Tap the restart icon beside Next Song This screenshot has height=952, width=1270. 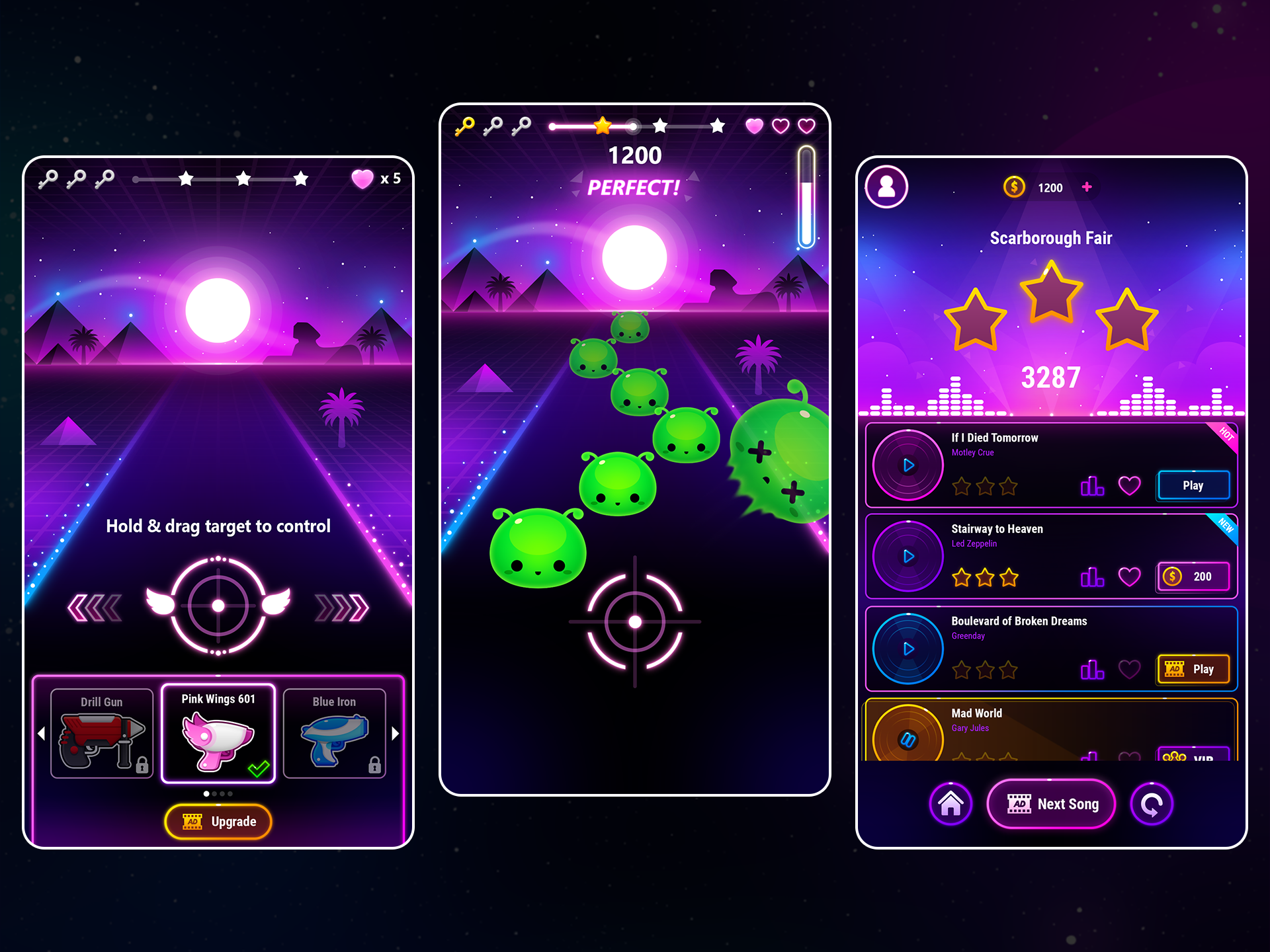tap(1152, 804)
